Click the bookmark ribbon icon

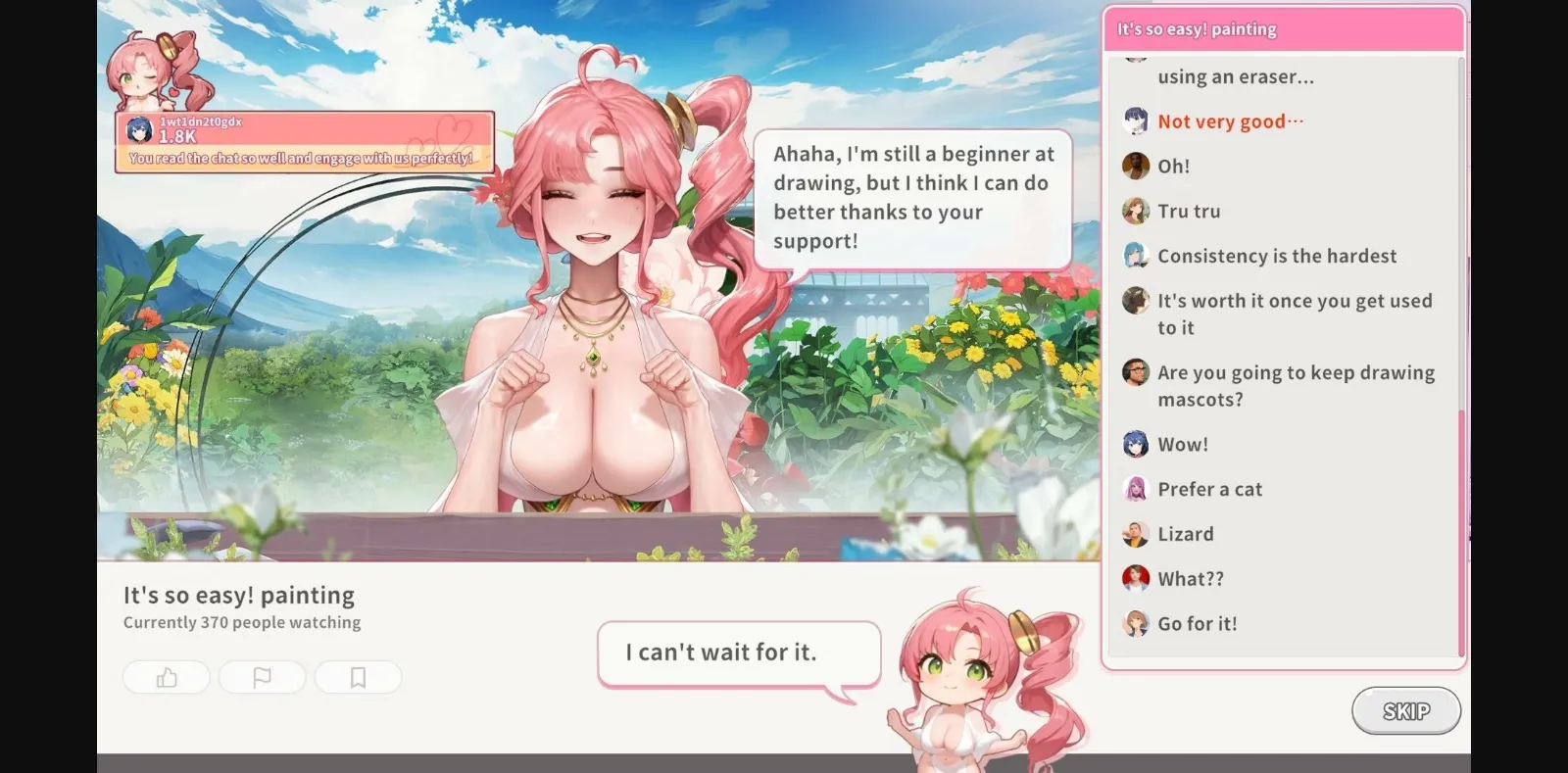359,677
